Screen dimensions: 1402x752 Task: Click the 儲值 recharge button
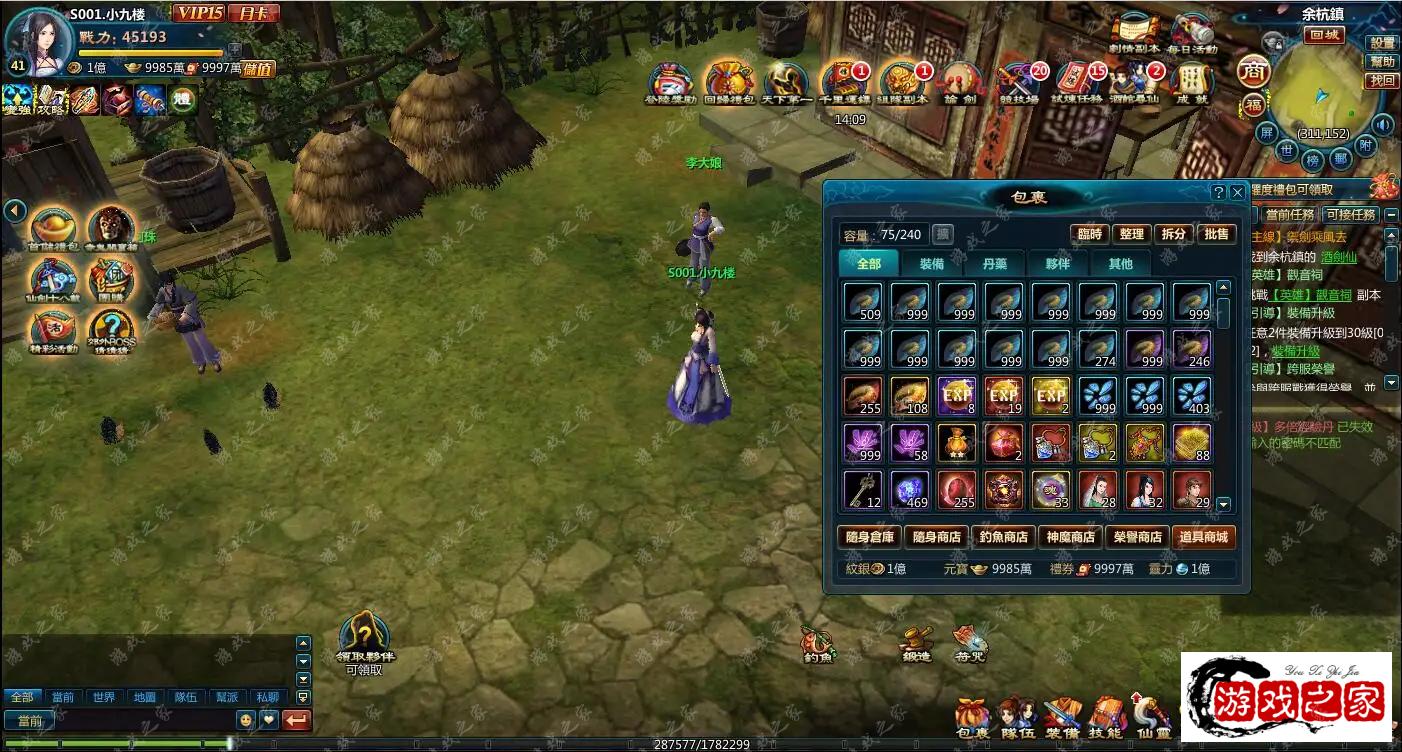258,69
